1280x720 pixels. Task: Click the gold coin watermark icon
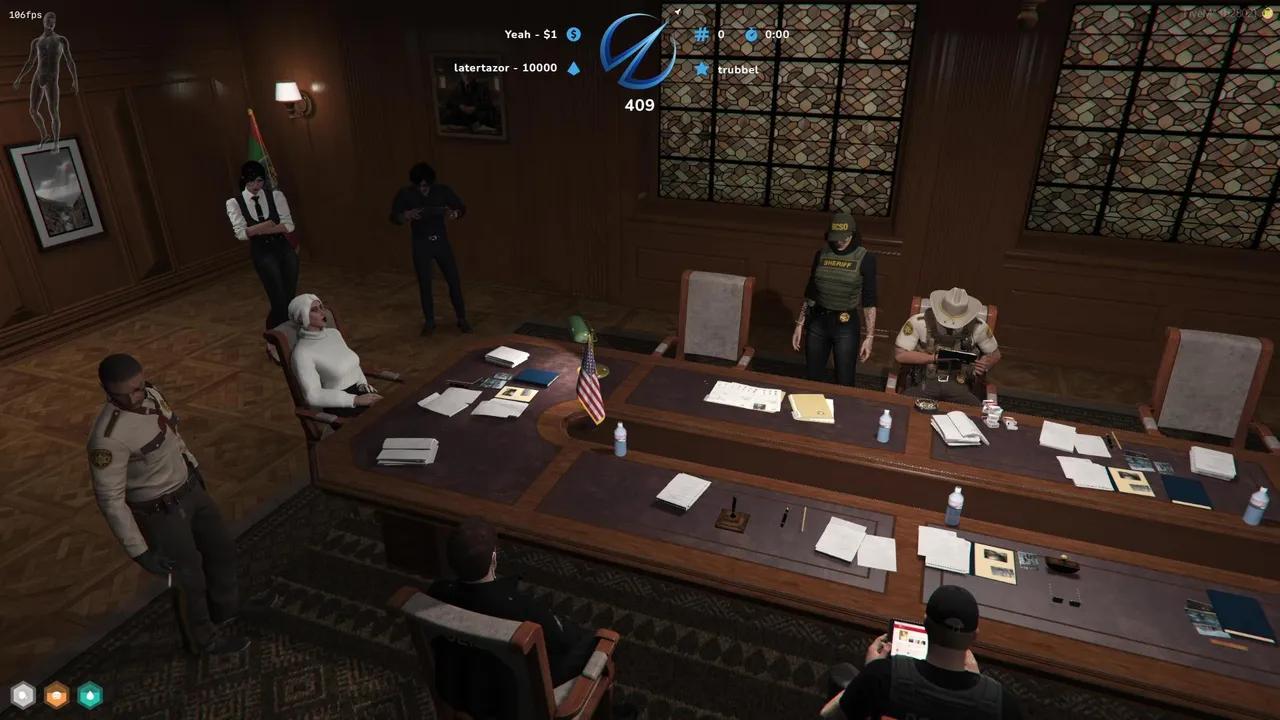click(1268, 14)
